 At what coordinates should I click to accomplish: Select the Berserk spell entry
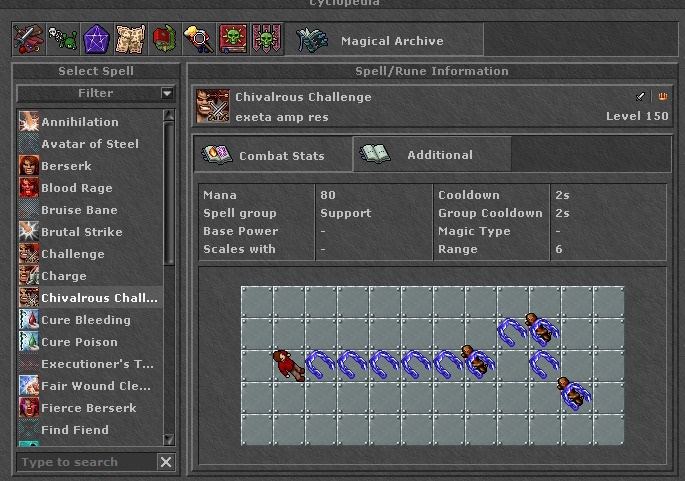tap(66, 166)
